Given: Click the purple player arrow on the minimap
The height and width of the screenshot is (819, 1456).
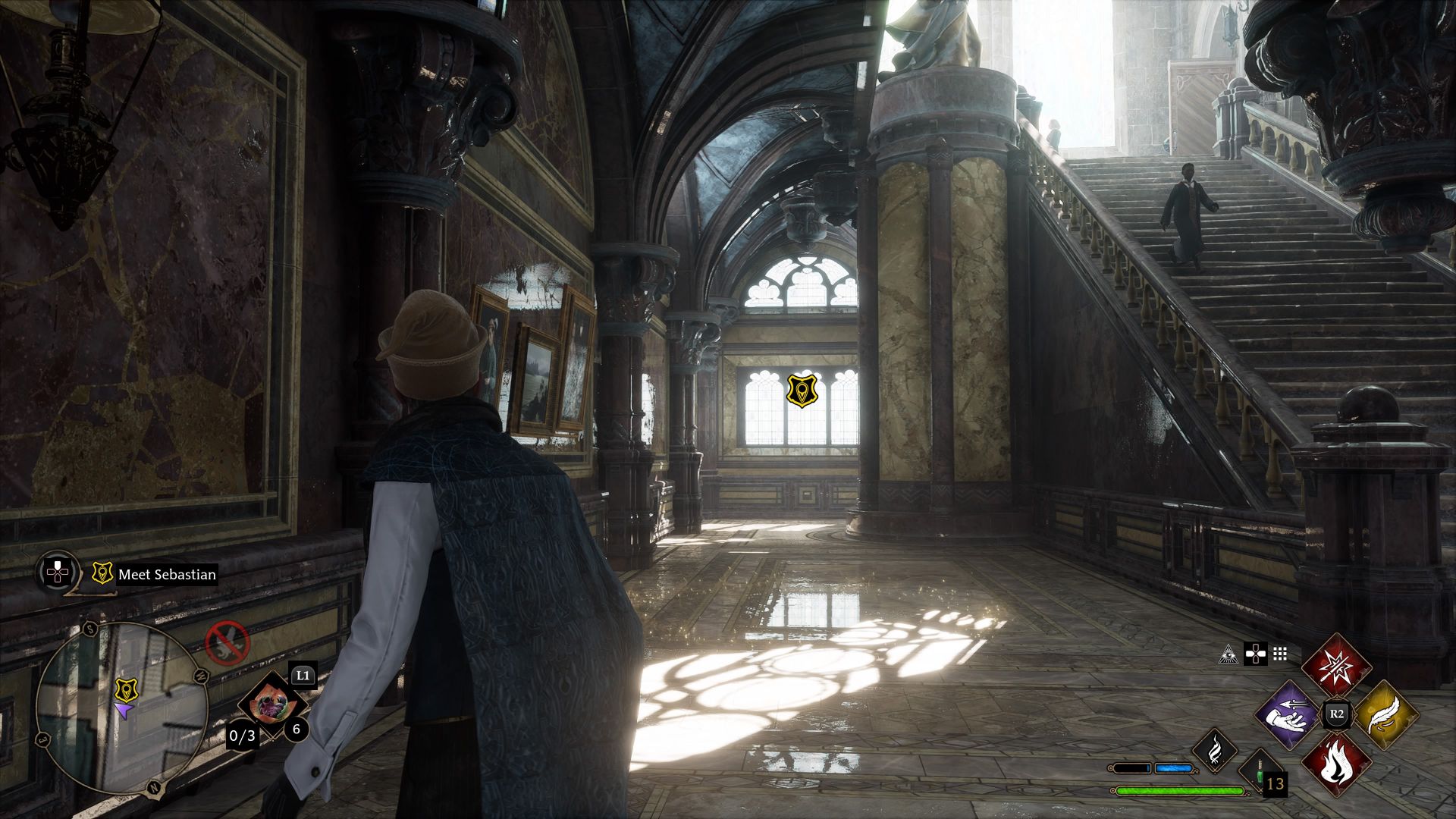Looking at the screenshot, I should tap(126, 708).
